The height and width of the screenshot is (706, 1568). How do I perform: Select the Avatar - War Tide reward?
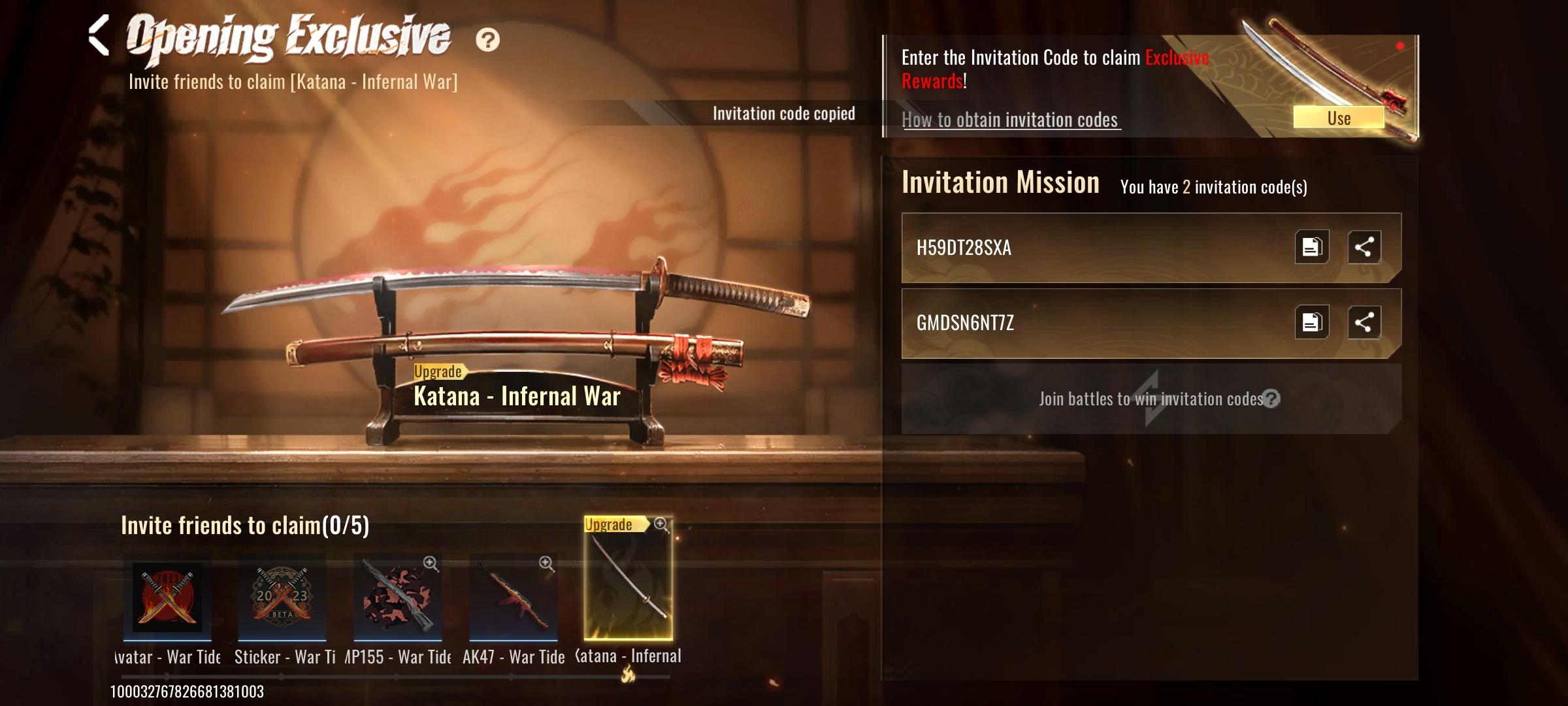[x=167, y=598]
